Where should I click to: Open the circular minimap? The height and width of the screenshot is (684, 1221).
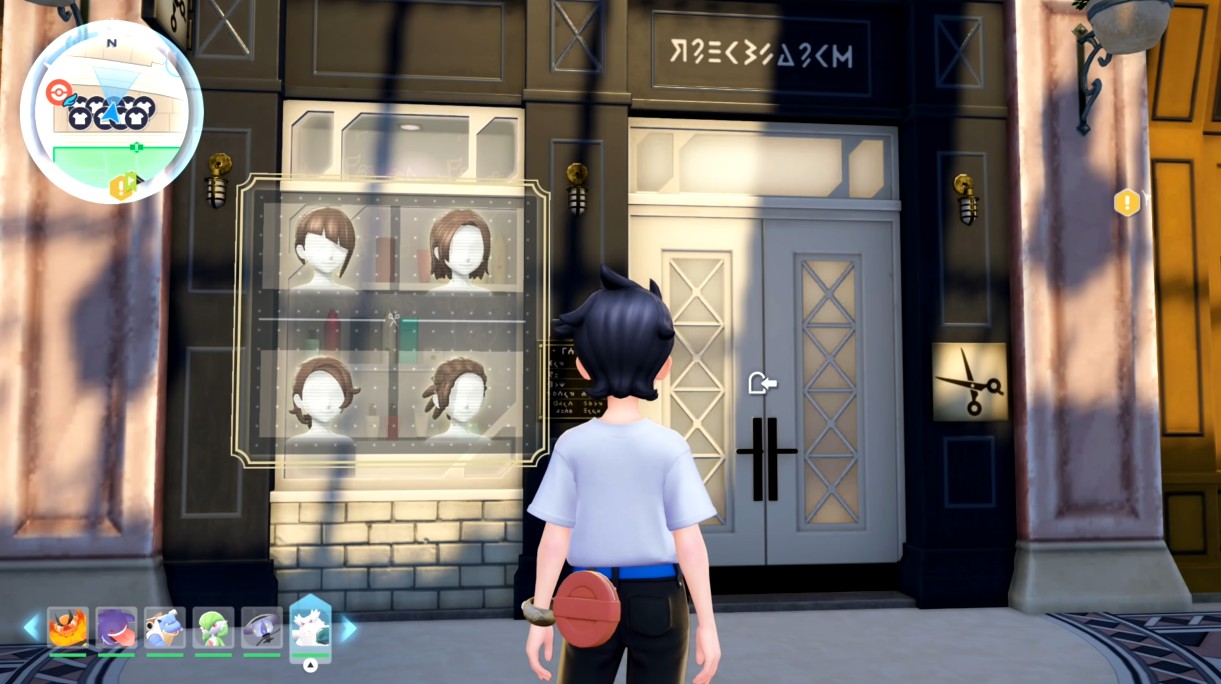(x=111, y=111)
